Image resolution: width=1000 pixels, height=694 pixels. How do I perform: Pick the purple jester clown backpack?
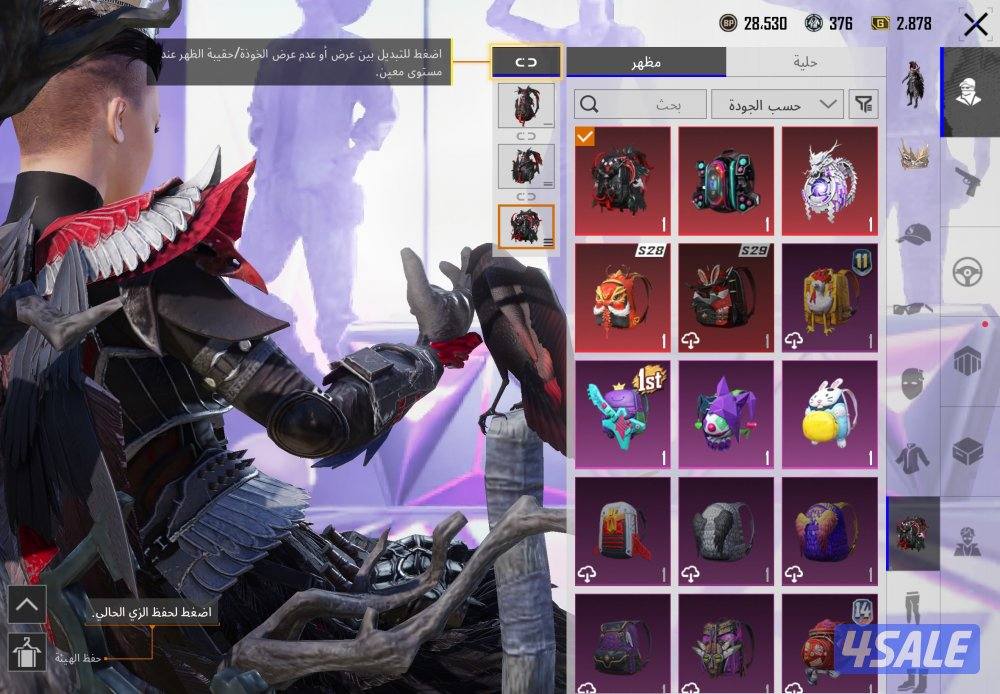pos(725,414)
